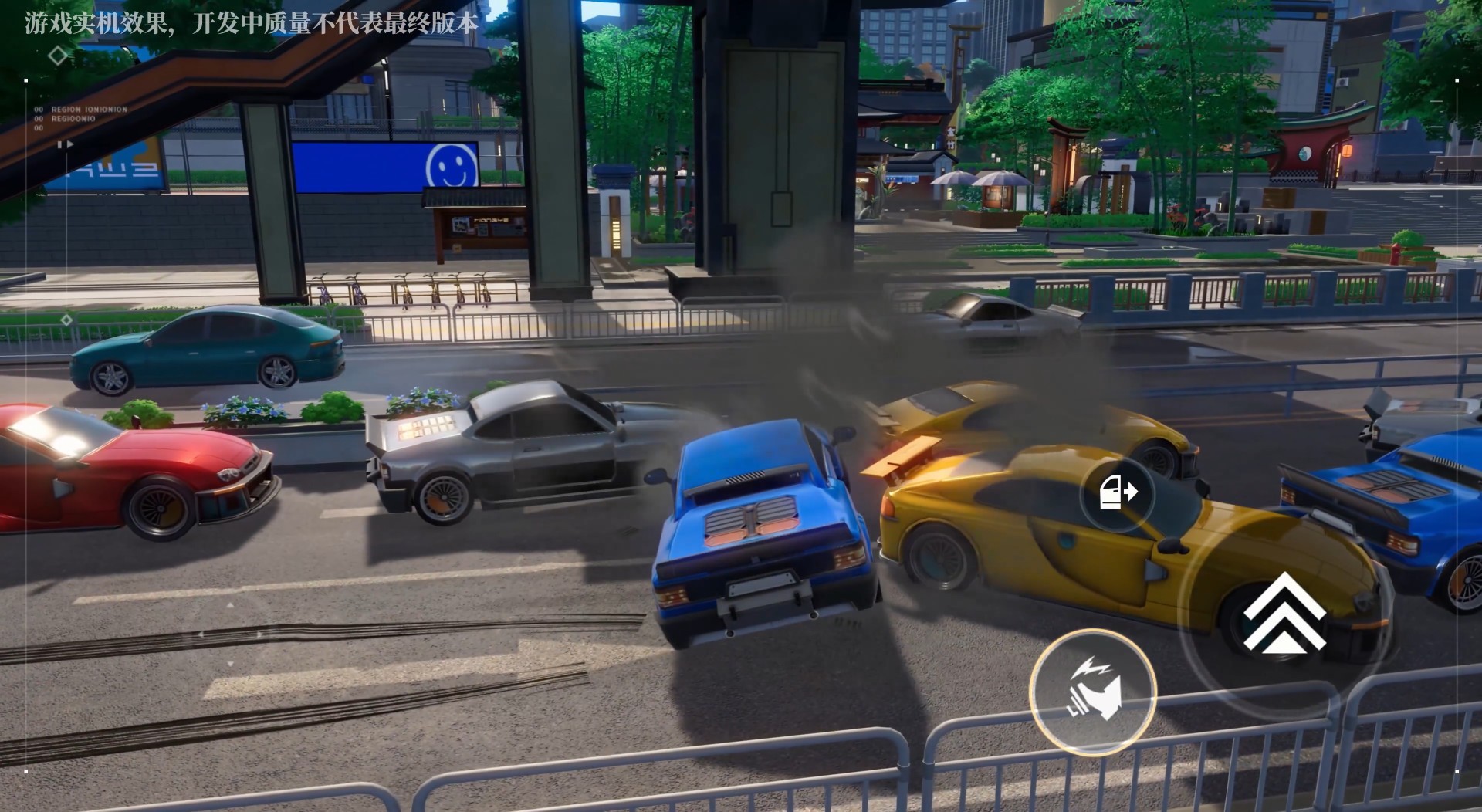Tap the exit vehicle door button
The height and width of the screenshot is (812, 1482).
point(1118,492)
